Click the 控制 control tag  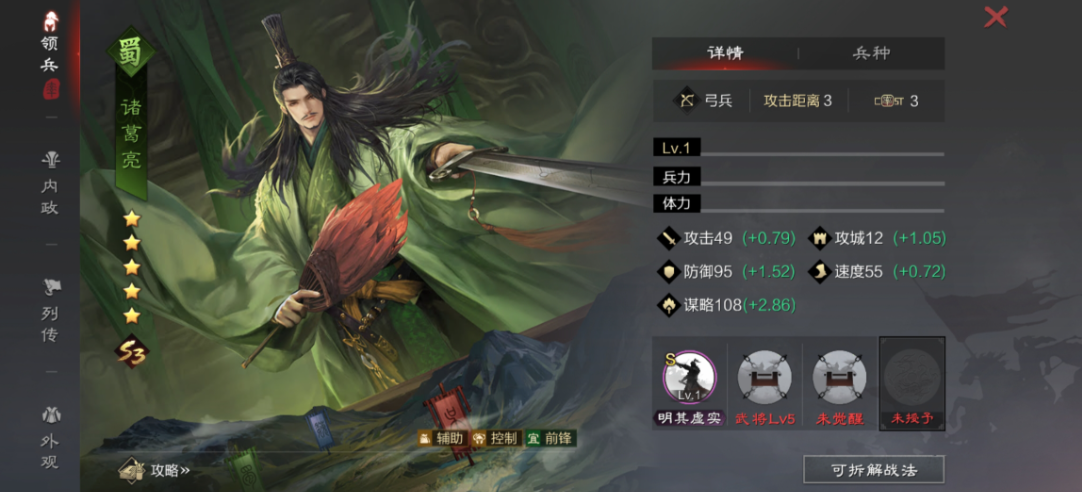coord(494,438)
